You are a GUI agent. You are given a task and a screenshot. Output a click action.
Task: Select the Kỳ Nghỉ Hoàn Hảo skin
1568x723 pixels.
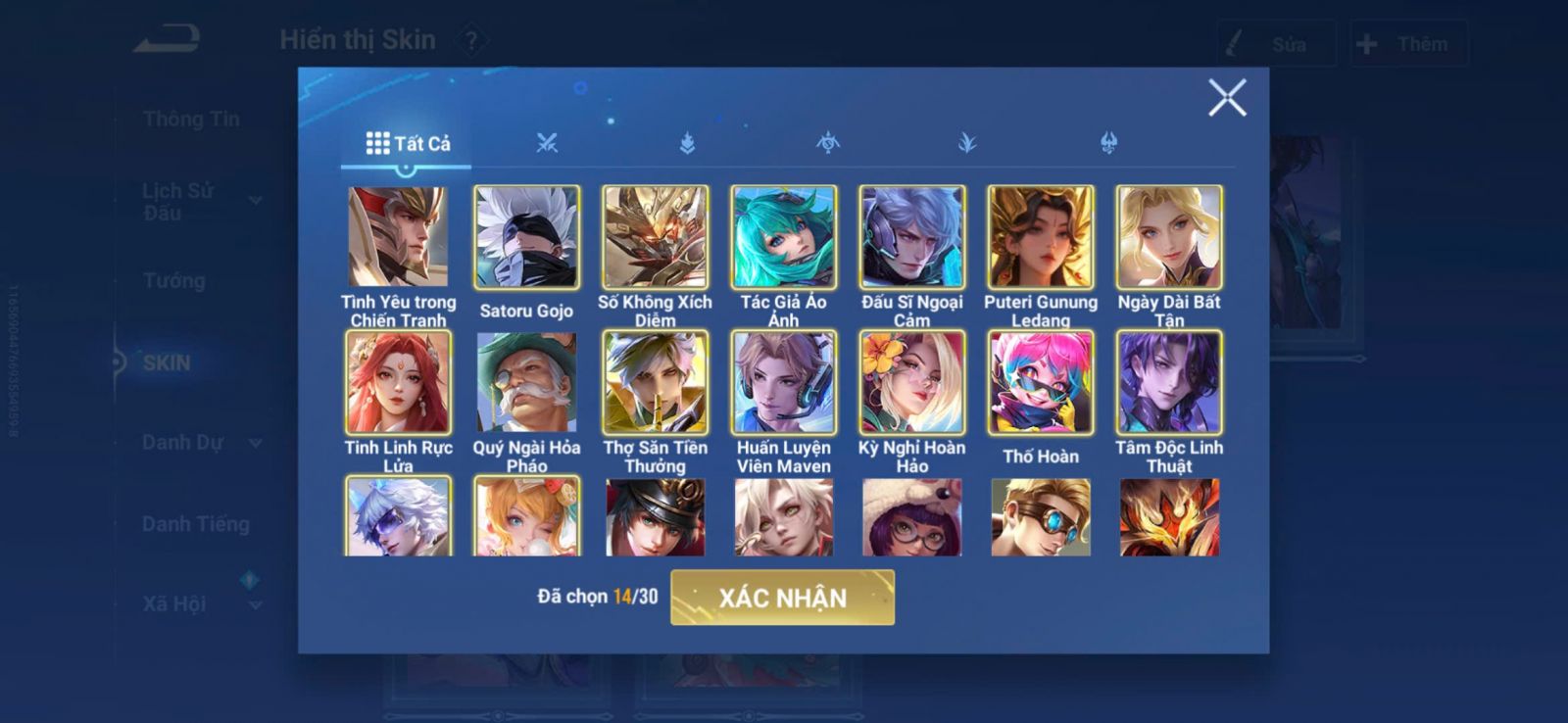tap(911, 382)
